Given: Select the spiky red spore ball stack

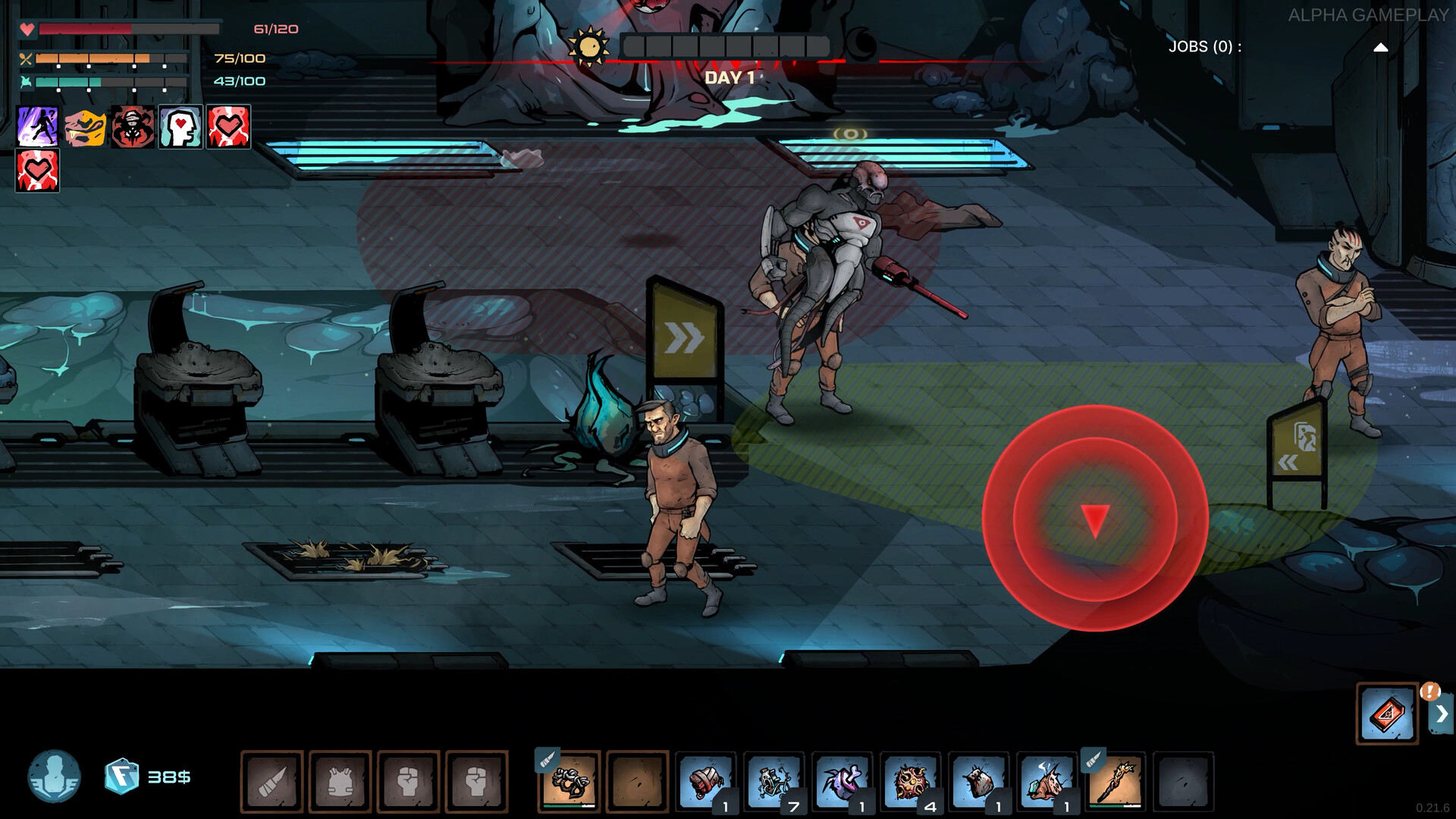Looking at the screenshot, I should pyautogui.click(x=910, y=781).
